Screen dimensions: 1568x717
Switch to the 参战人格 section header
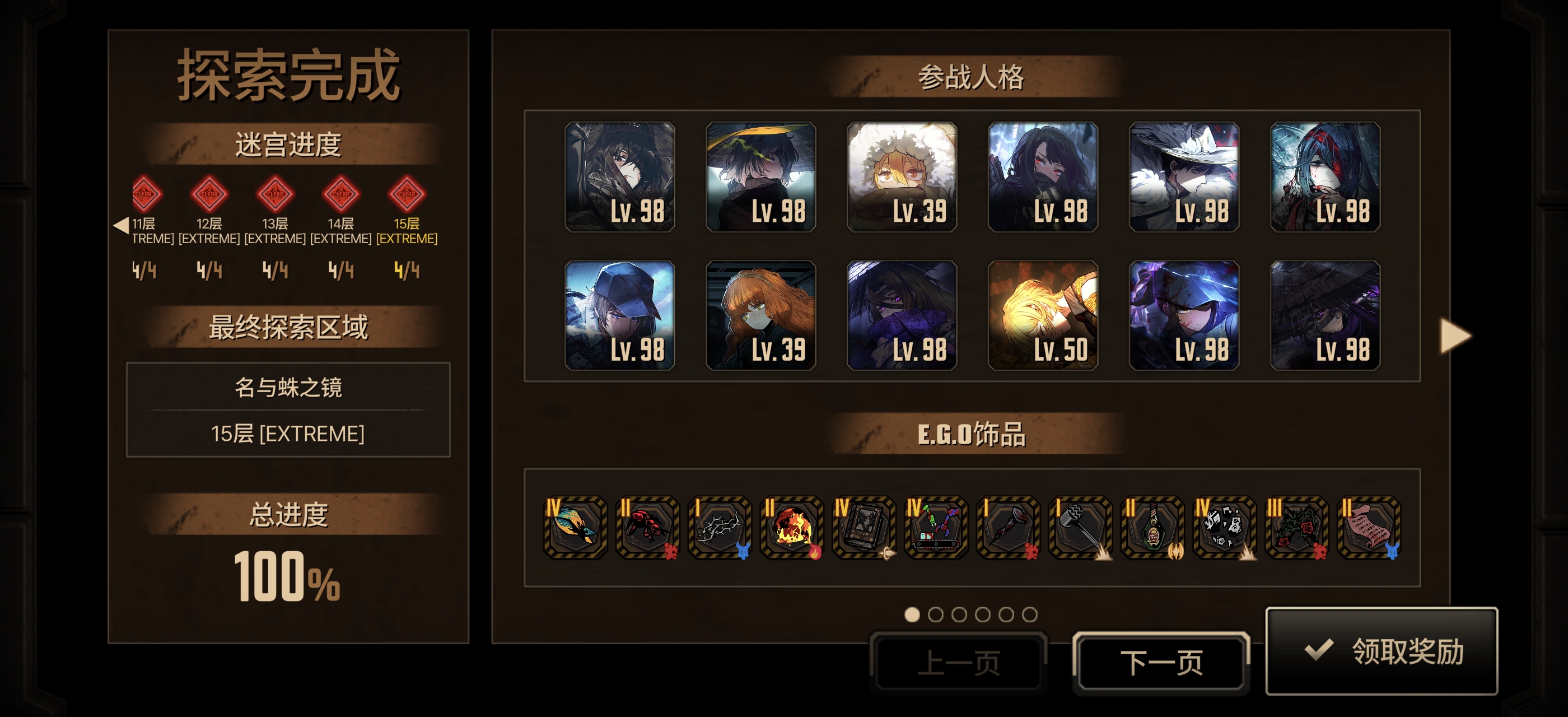[x=972, y=78]
